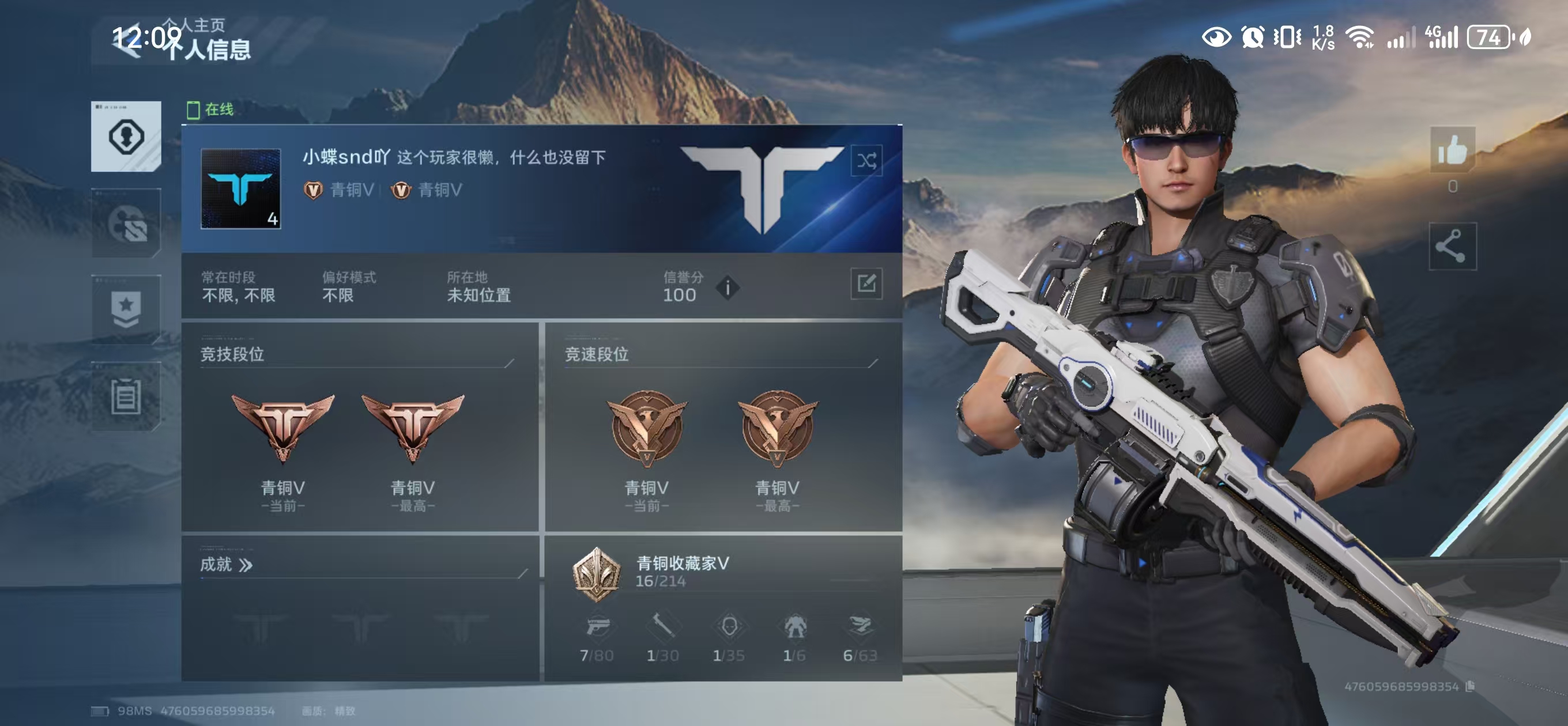Screen dimensions: 1568x726
Task: Show reputation score info tooltip
Action: tap(728, 288)
